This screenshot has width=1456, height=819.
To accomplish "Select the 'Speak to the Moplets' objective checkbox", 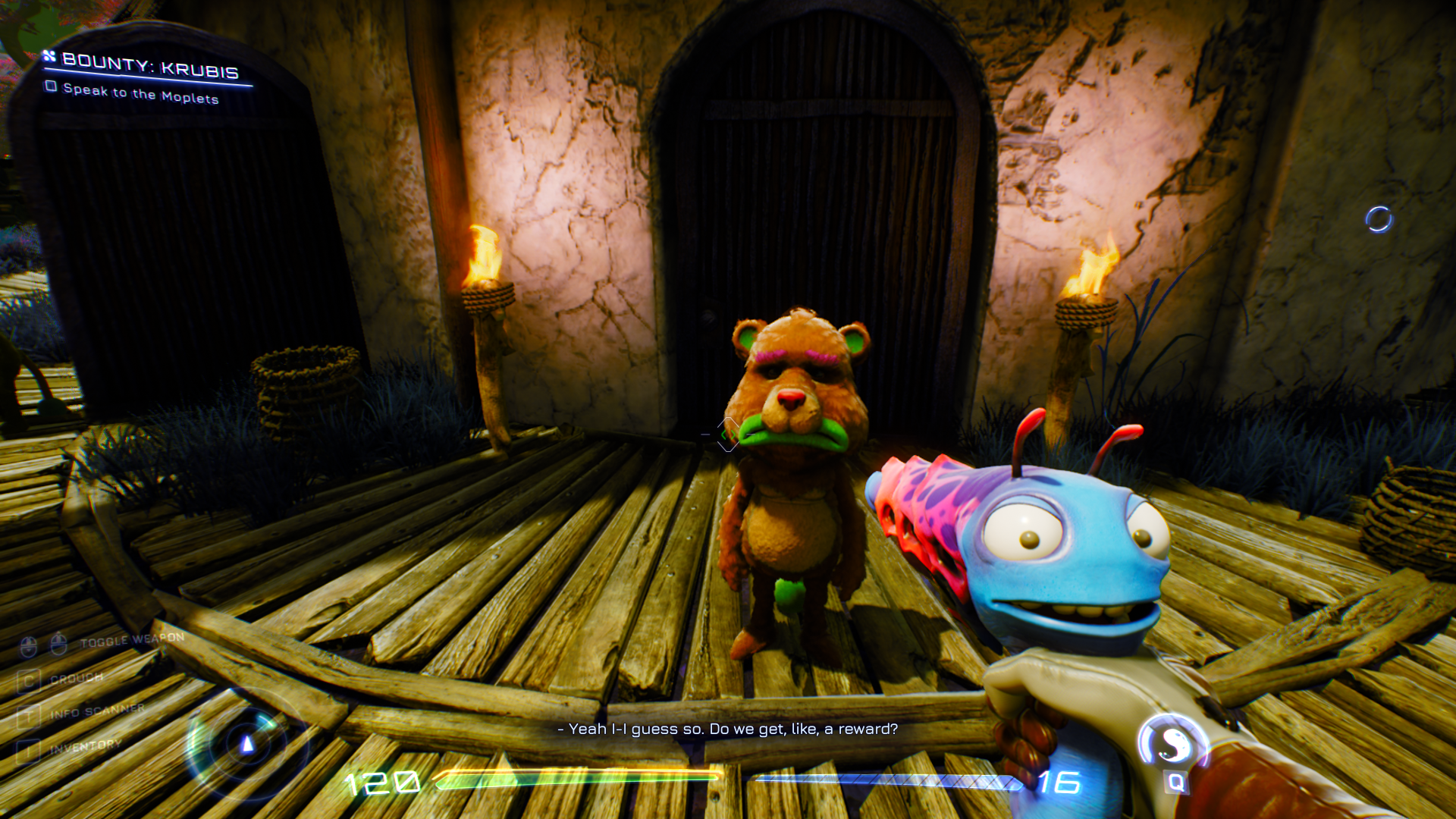I will (x=52, y=86).
